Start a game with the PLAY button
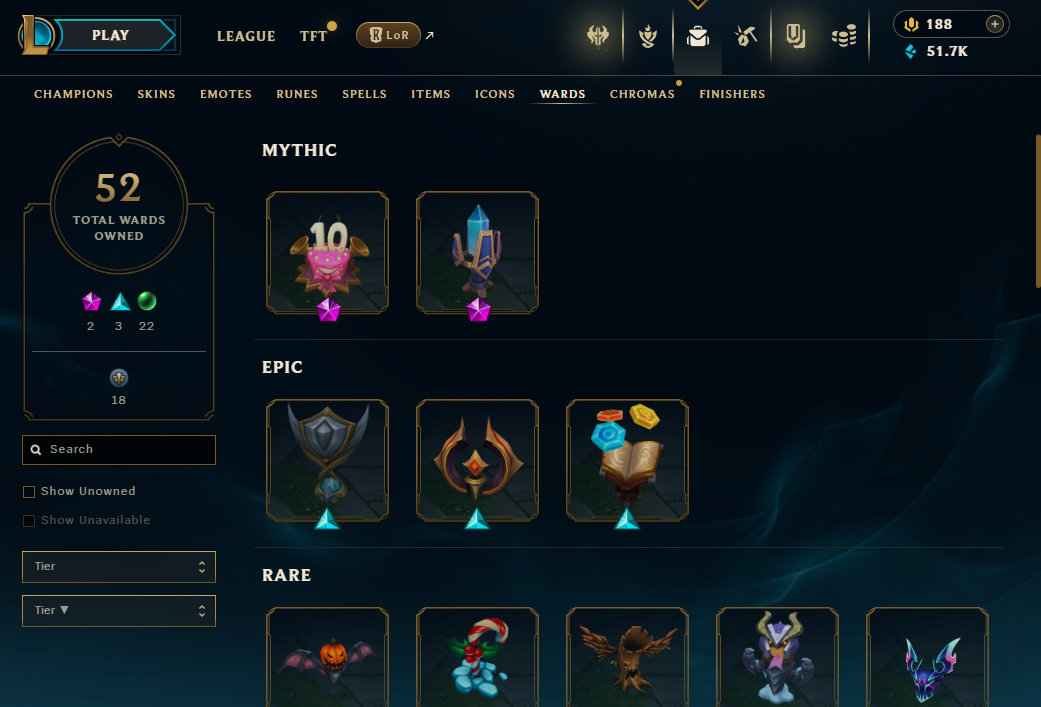 click(x=110, y=35)
